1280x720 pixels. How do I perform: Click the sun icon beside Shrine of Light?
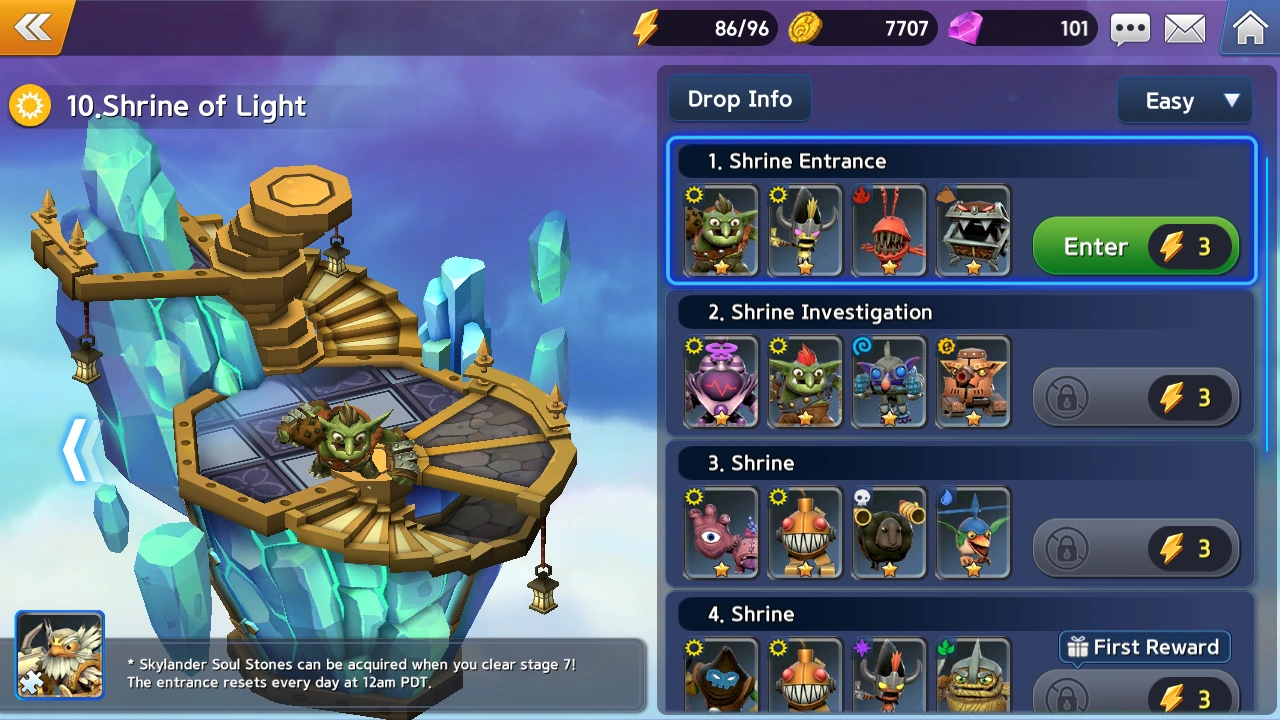coord(29,105)
